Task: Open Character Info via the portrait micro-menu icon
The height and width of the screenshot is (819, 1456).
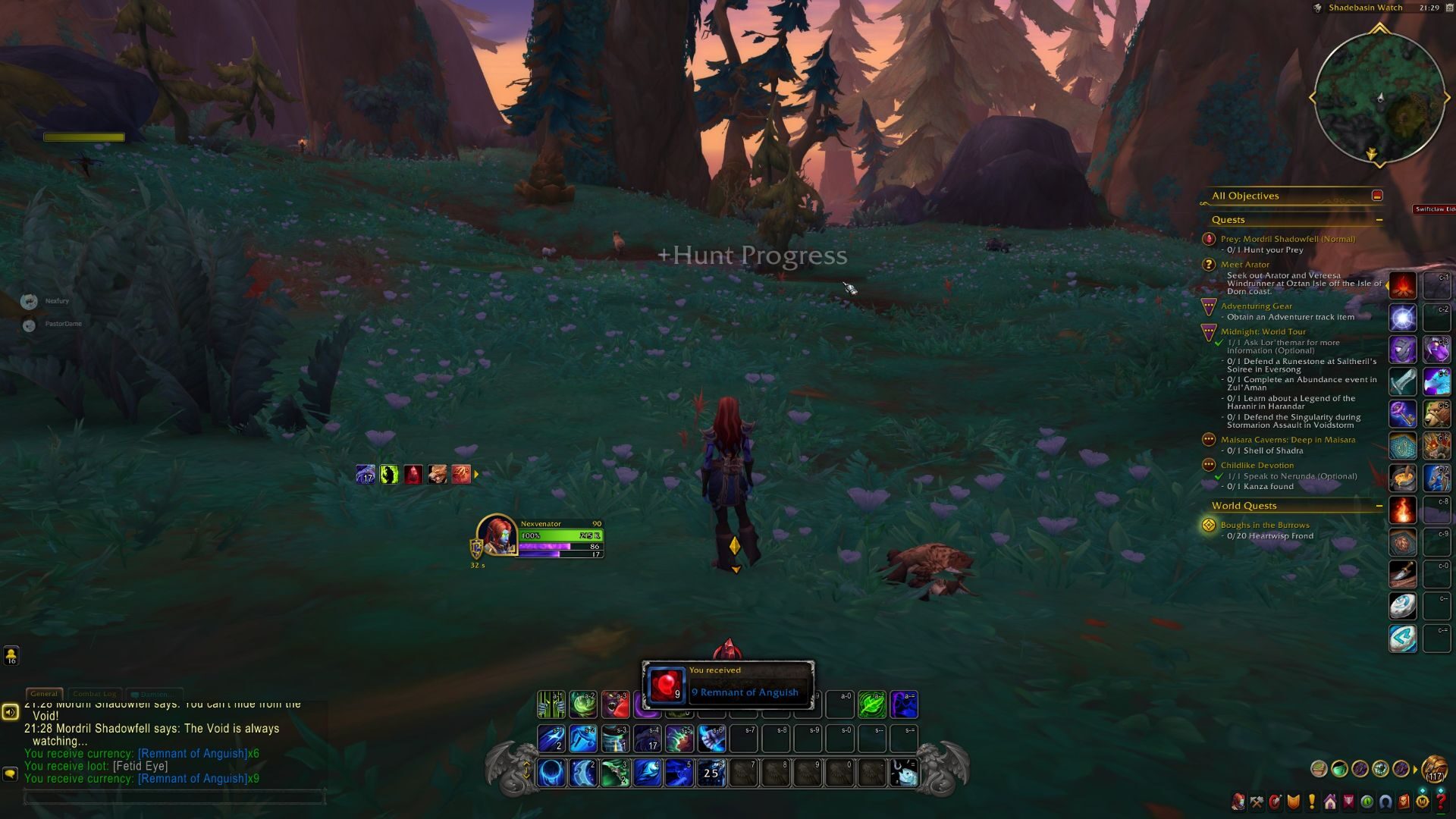Action: coord(1238,802)
